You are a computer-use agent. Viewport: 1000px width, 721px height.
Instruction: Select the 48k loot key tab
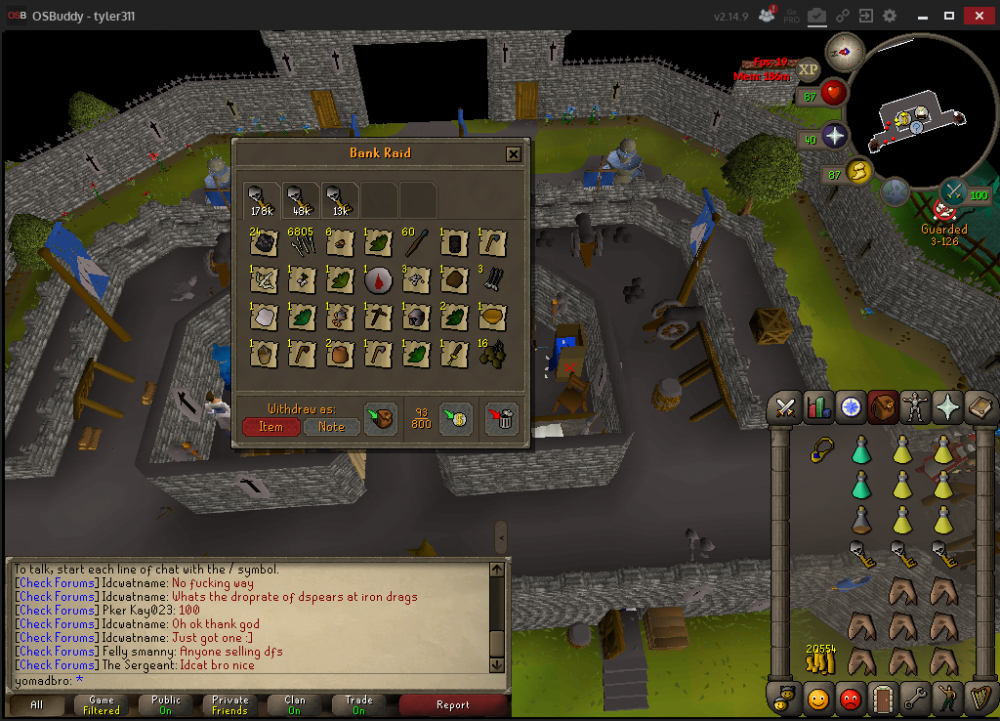click(301, 199)
